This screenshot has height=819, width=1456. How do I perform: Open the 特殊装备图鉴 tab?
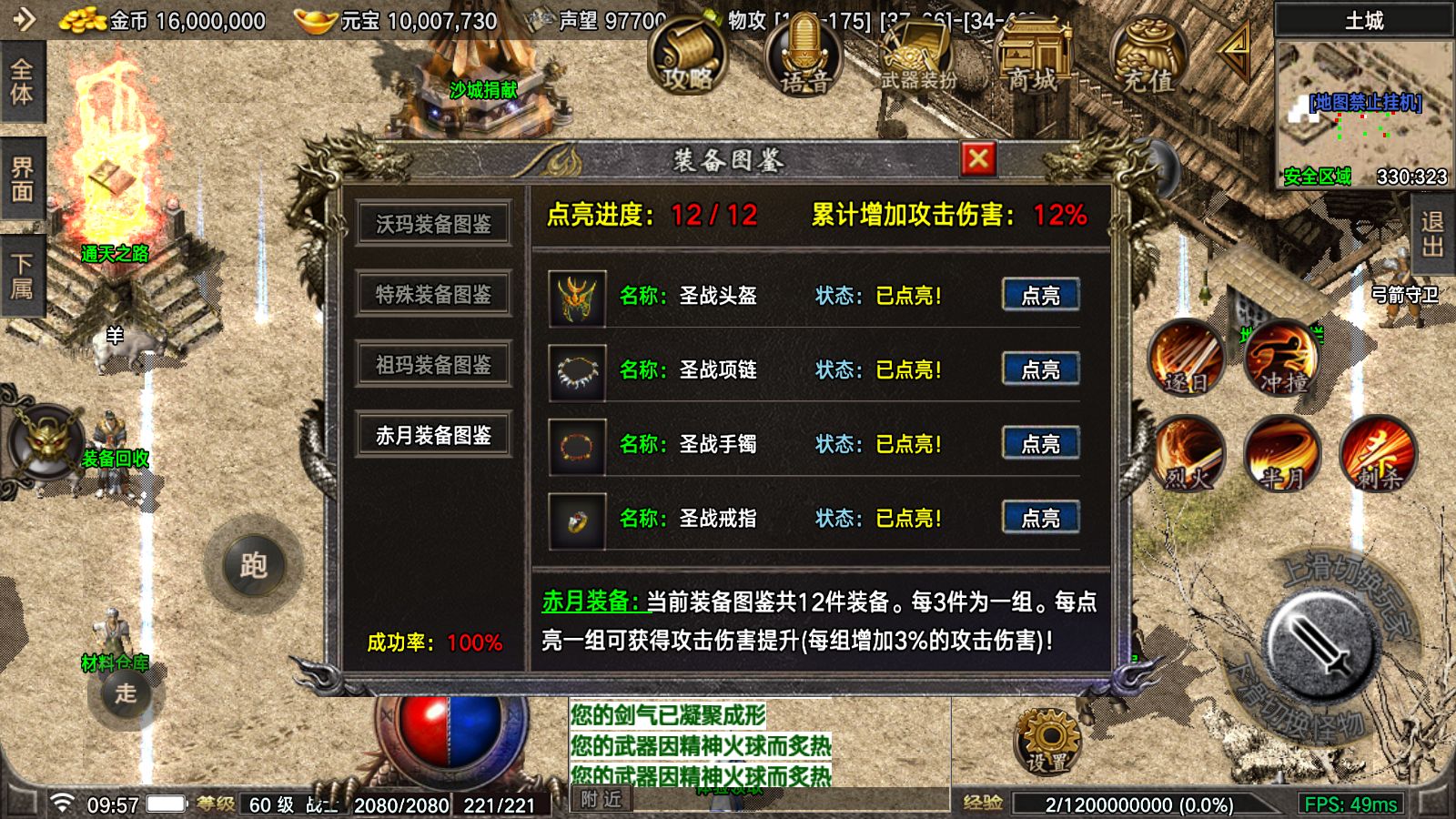433,293
